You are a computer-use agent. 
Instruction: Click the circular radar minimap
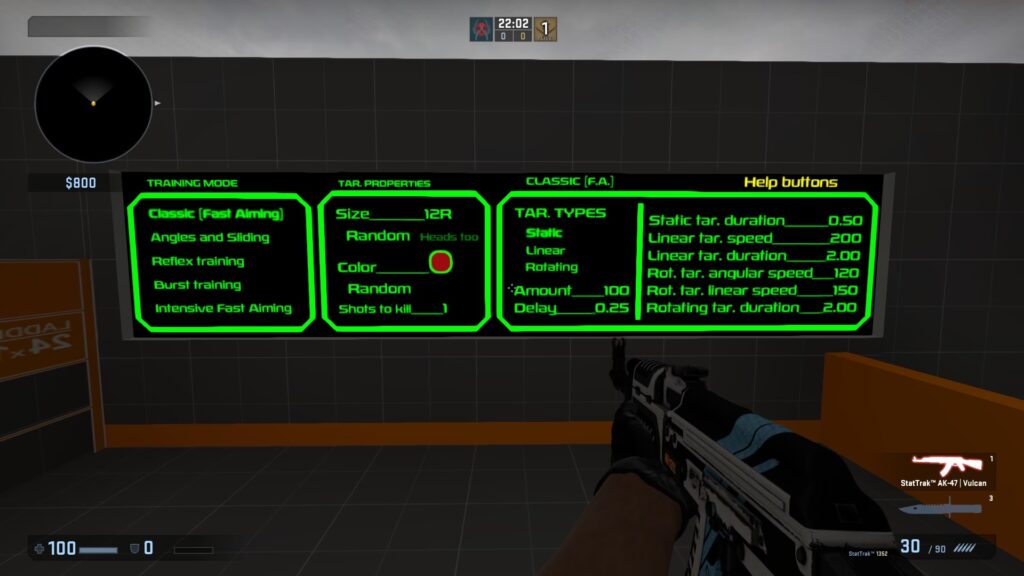pyautogui.click(x=93, y=104)
